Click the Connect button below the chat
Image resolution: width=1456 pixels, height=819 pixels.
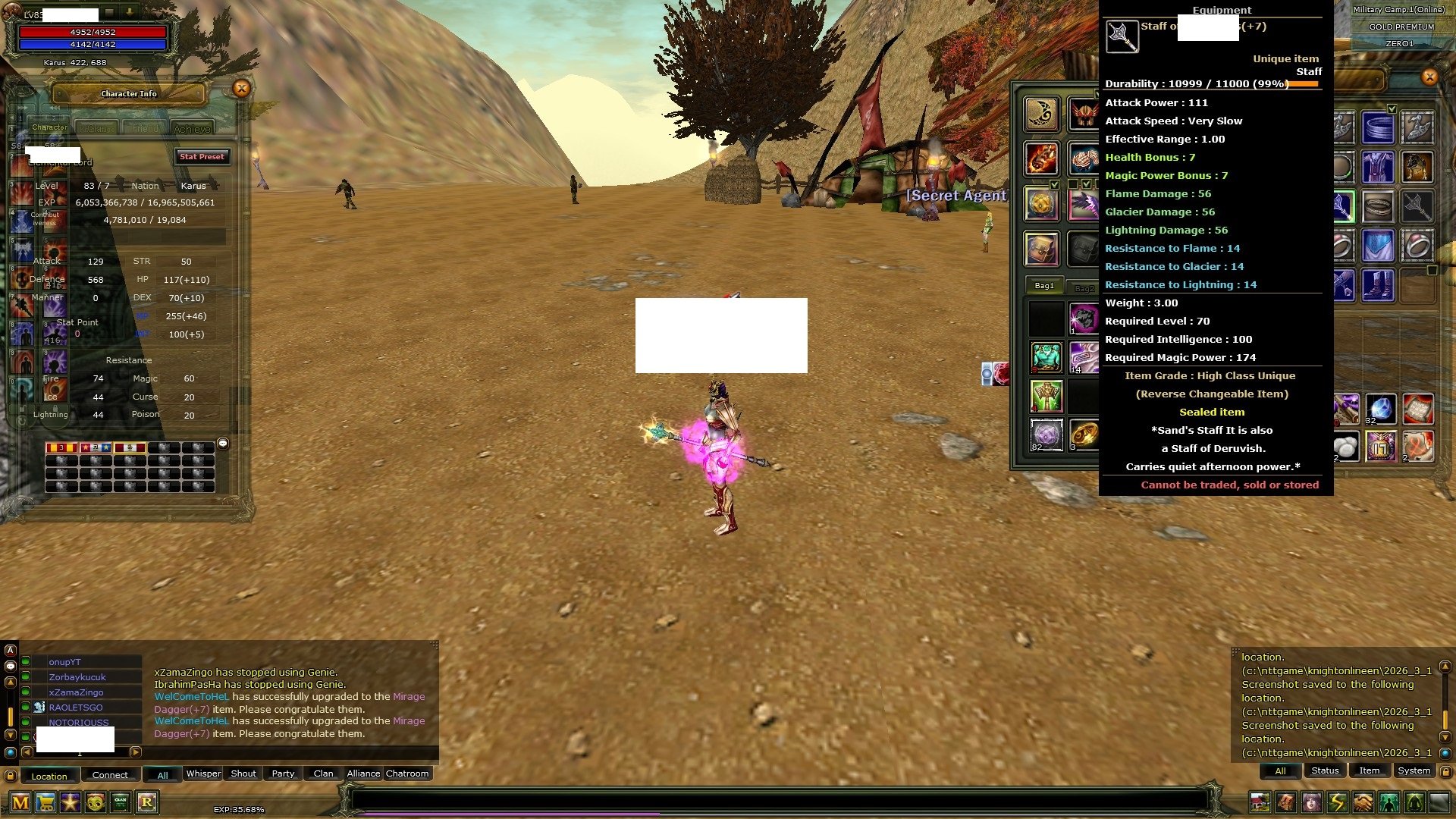click(x=110, y=774)
